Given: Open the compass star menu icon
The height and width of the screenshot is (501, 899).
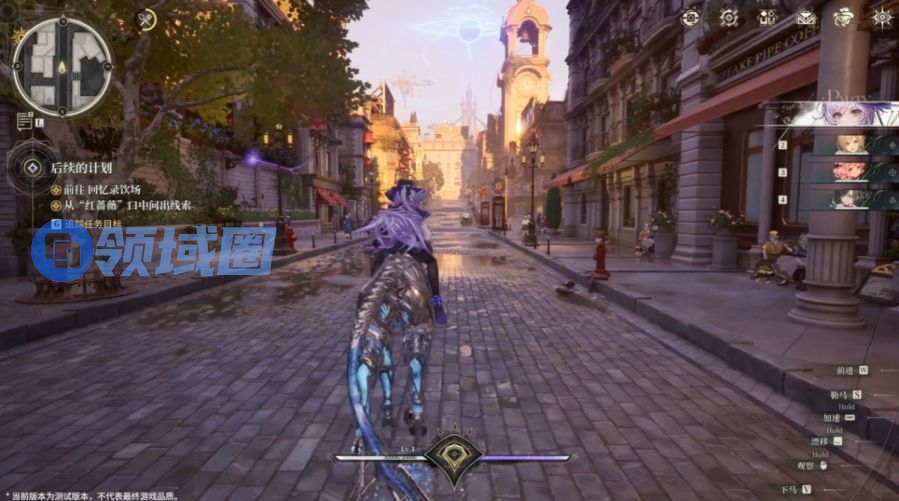Looking at the screenshot, I should pyautogui.click(x=882, y=17).
